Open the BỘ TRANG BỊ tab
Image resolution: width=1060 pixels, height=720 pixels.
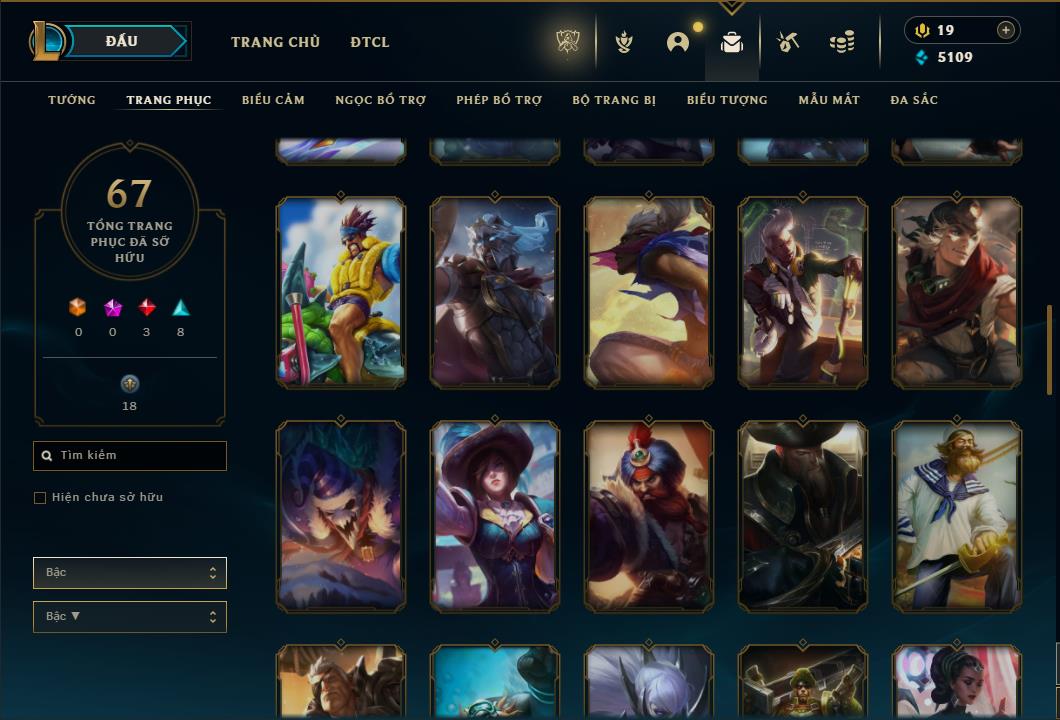click(614, 100)
